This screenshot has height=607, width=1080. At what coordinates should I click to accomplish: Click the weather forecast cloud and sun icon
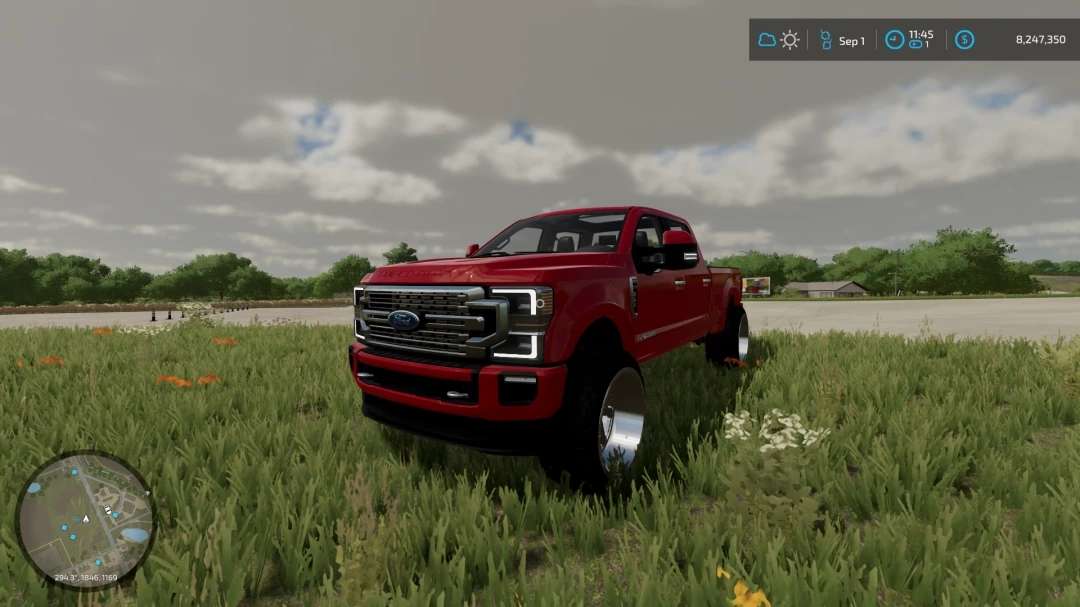click(x=778, y=40)
